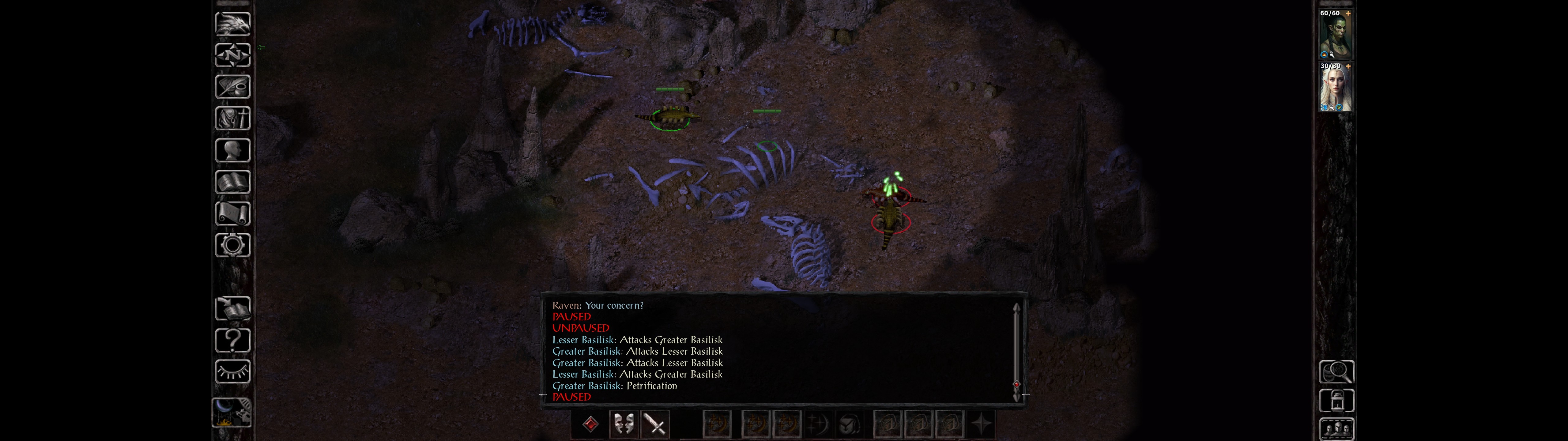The height and width of the screenshot is (441, 1568).
Task: Open the mage spellbook
Action: click(232, 182)
